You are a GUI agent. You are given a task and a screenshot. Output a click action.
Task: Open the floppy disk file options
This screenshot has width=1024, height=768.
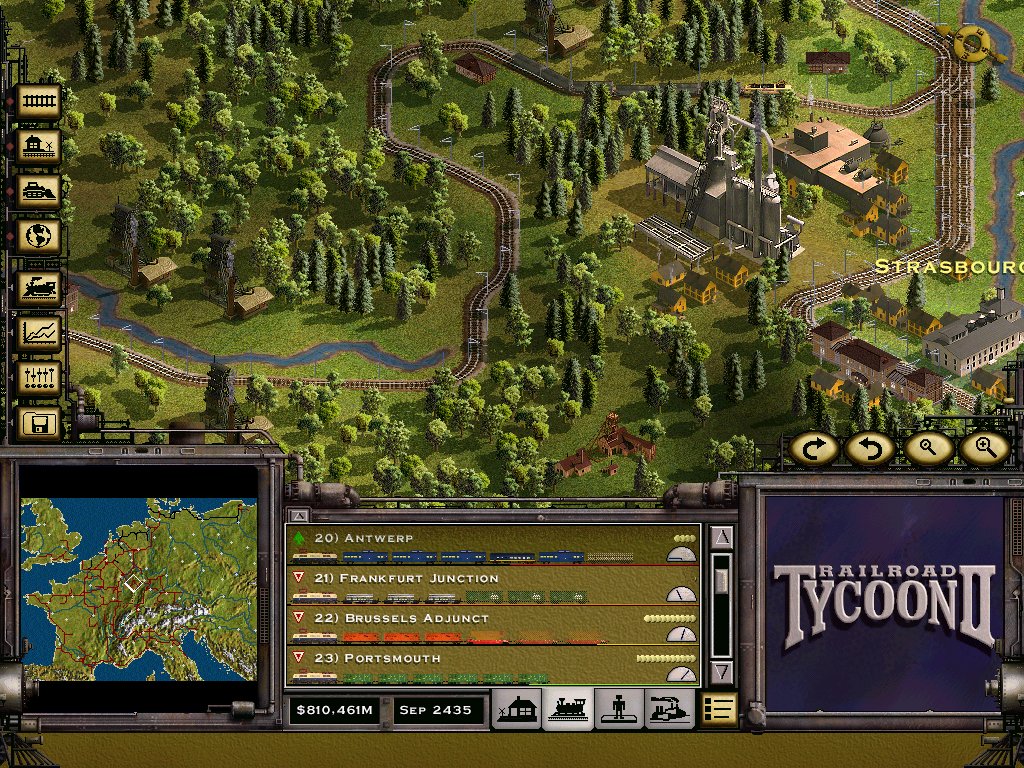(39, 424)
